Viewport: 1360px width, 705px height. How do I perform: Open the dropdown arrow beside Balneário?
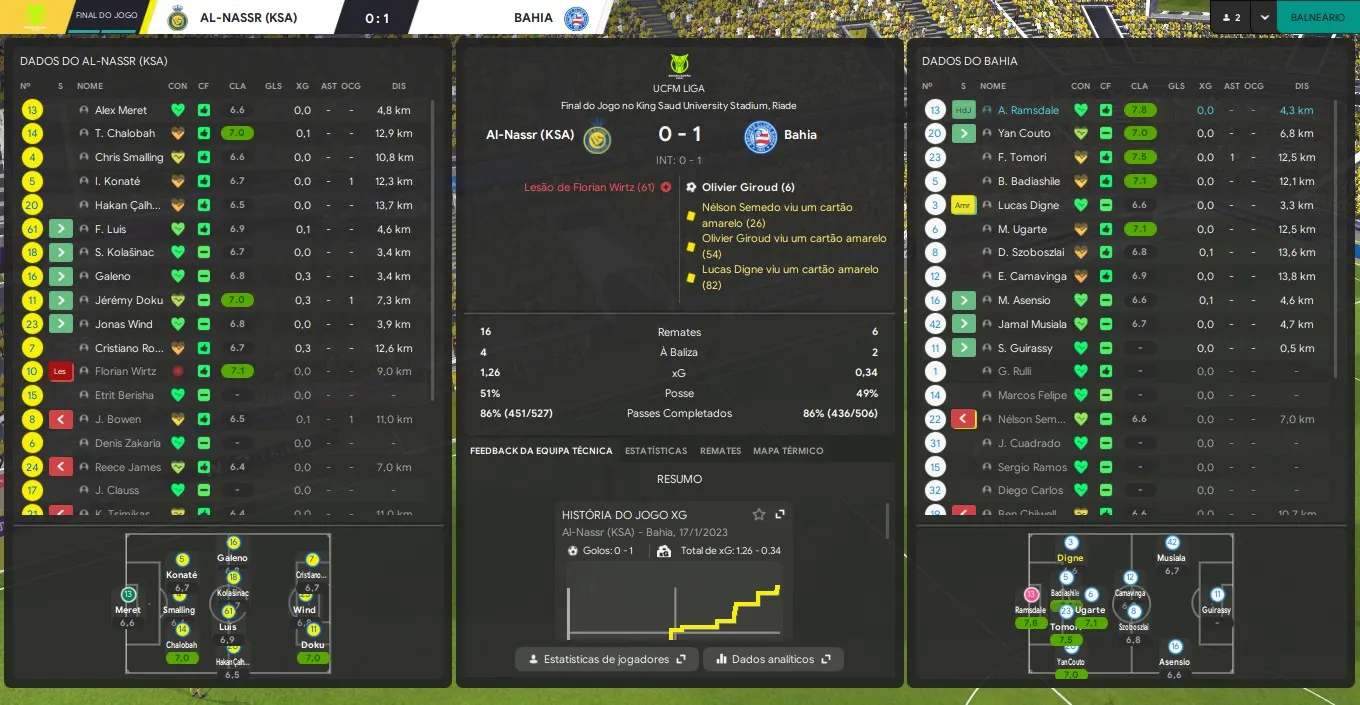(x=1265, y=17)
